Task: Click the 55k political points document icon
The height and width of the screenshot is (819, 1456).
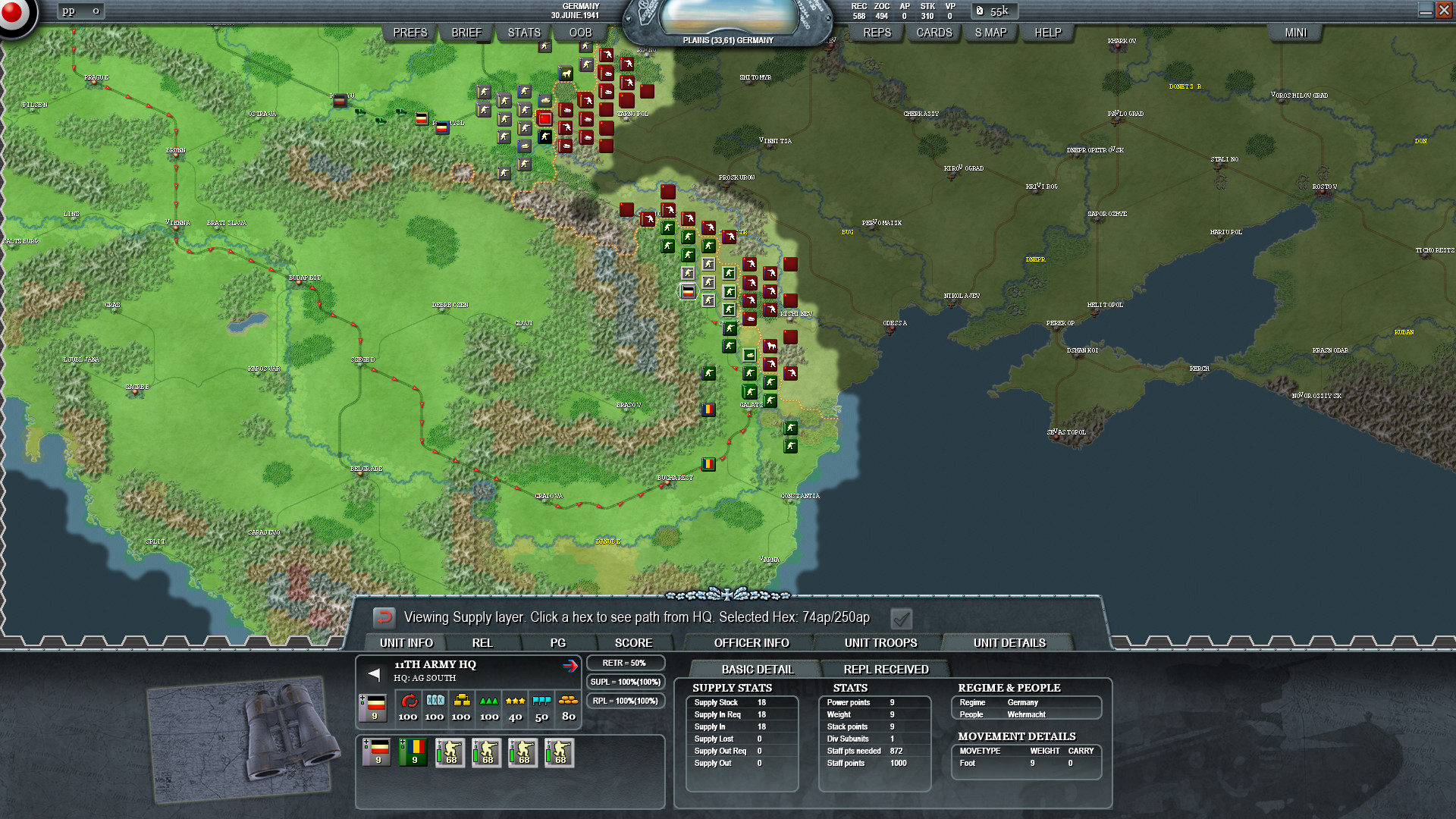Action: tap(978, 11)
